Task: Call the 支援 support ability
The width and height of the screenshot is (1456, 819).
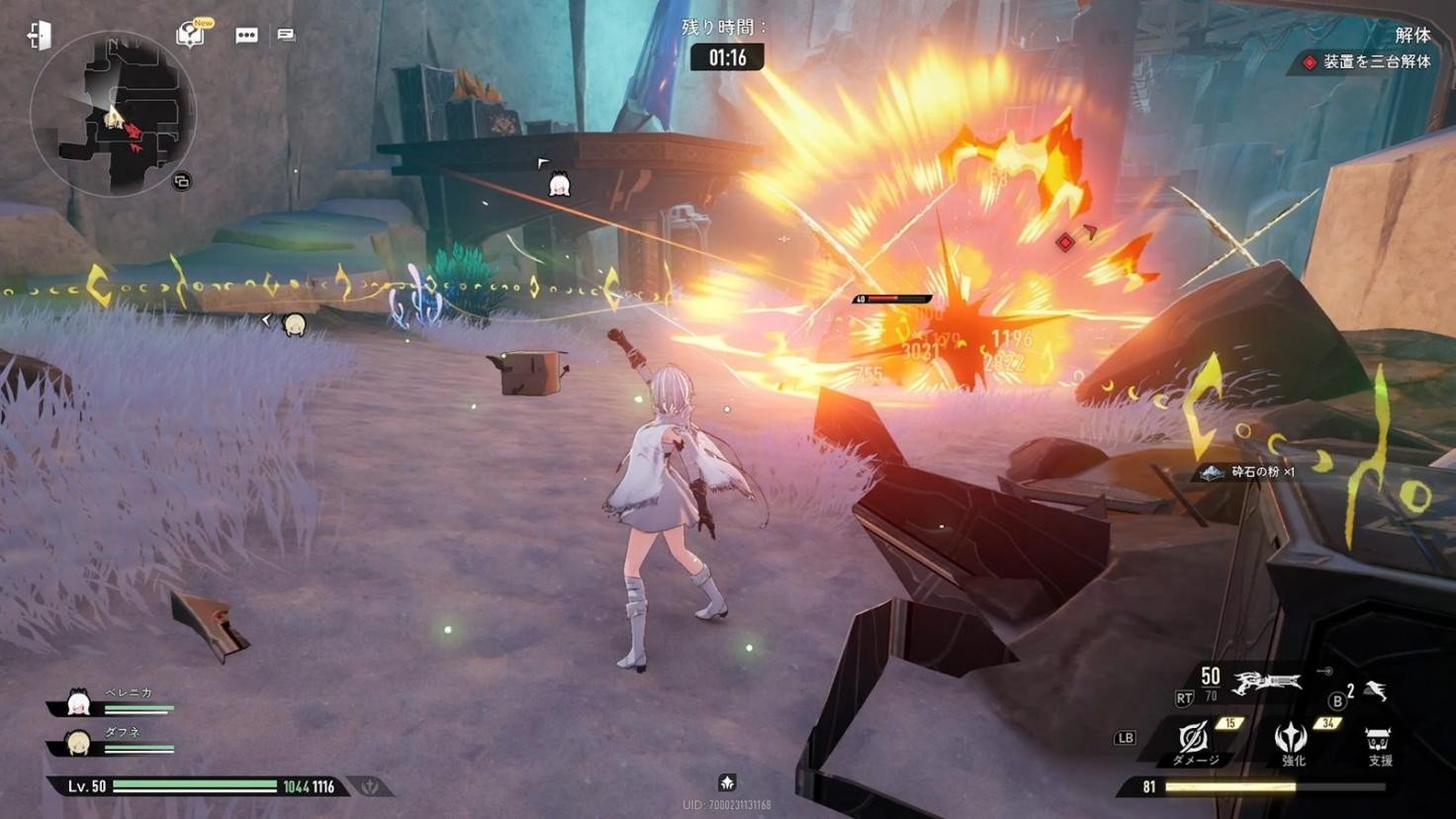Action: click(1378, 742)
